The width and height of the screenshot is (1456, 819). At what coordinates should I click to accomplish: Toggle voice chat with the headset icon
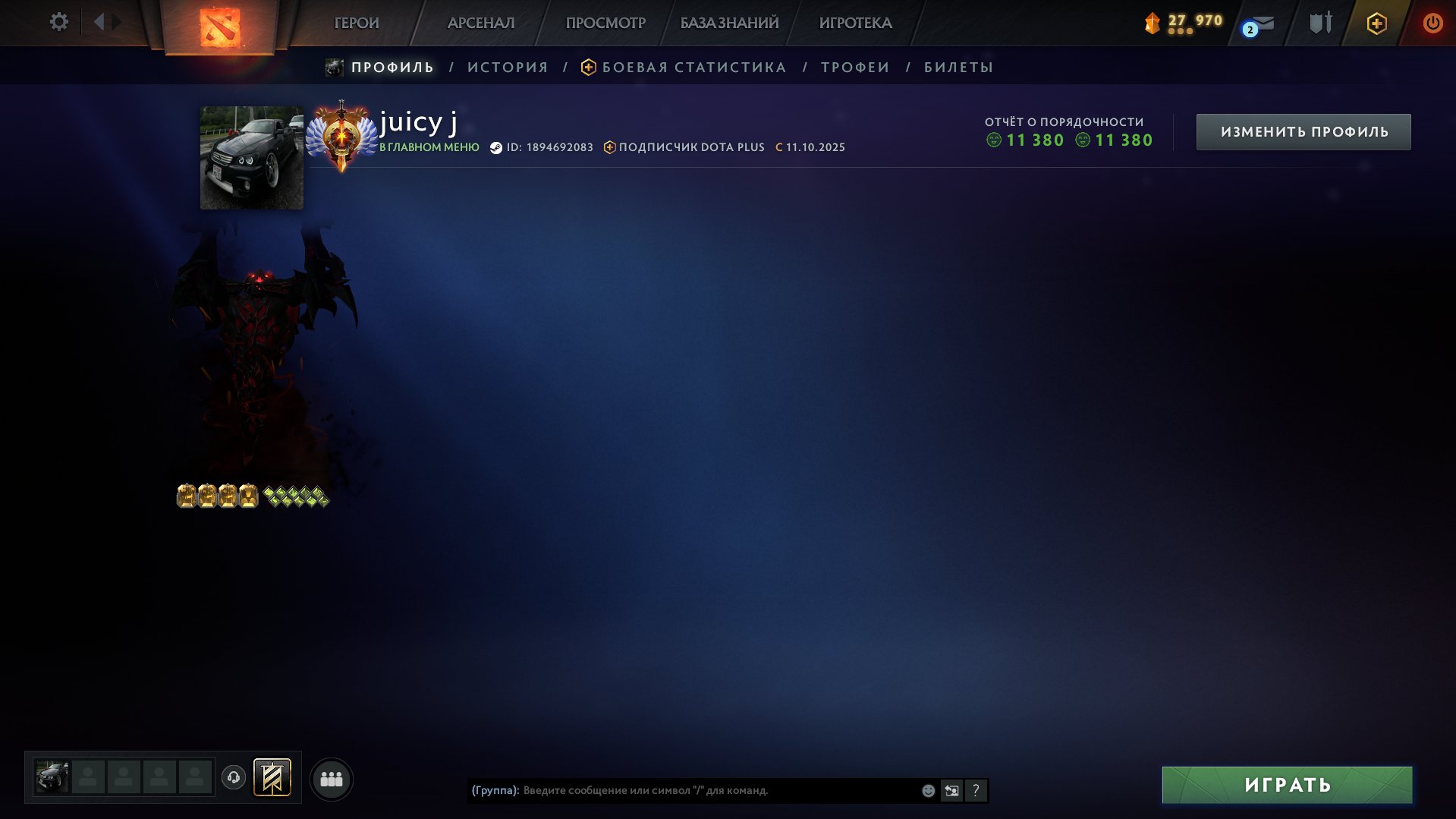coord(234,777)
